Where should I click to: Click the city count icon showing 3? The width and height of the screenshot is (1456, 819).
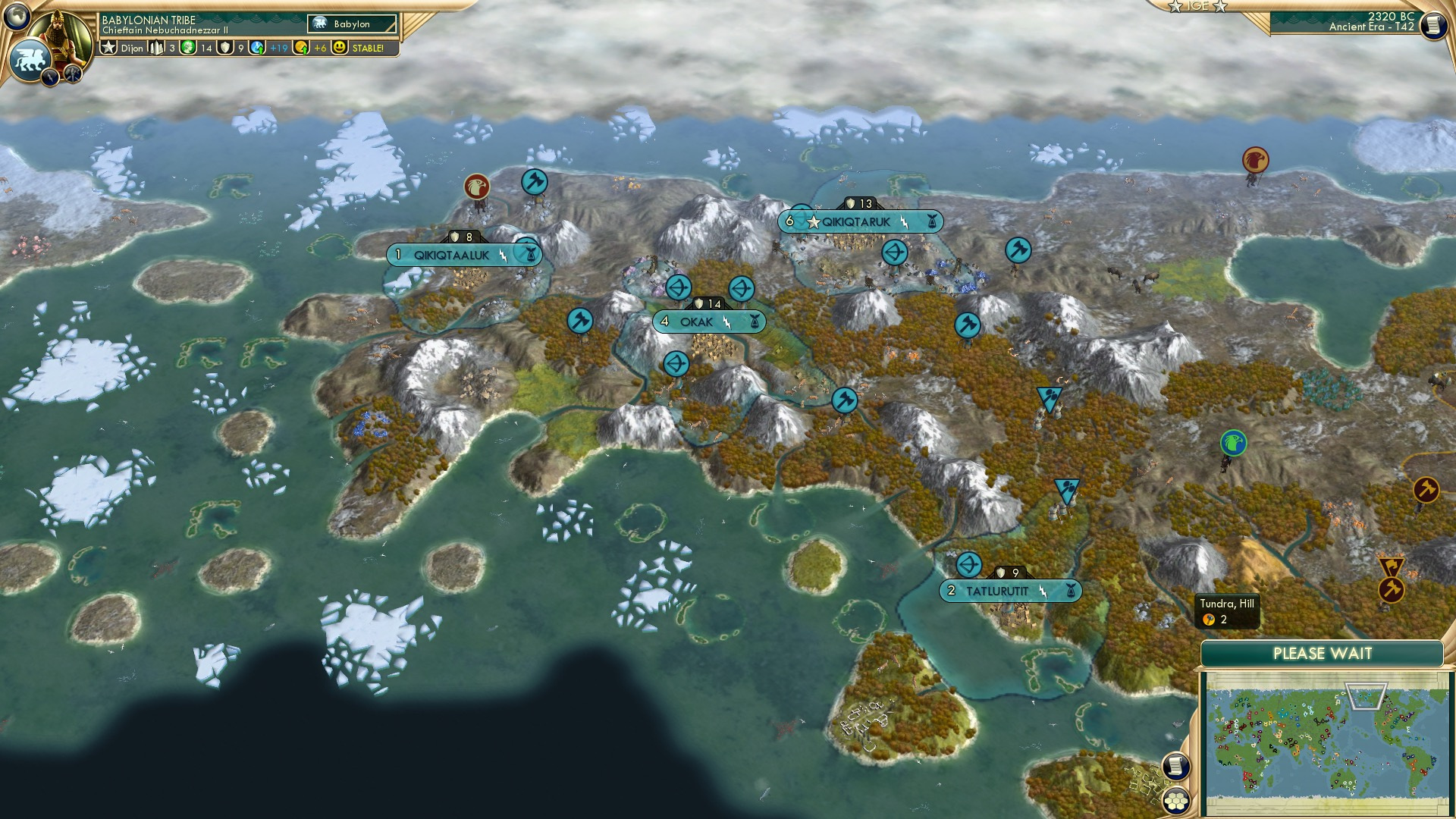[155, 48]
